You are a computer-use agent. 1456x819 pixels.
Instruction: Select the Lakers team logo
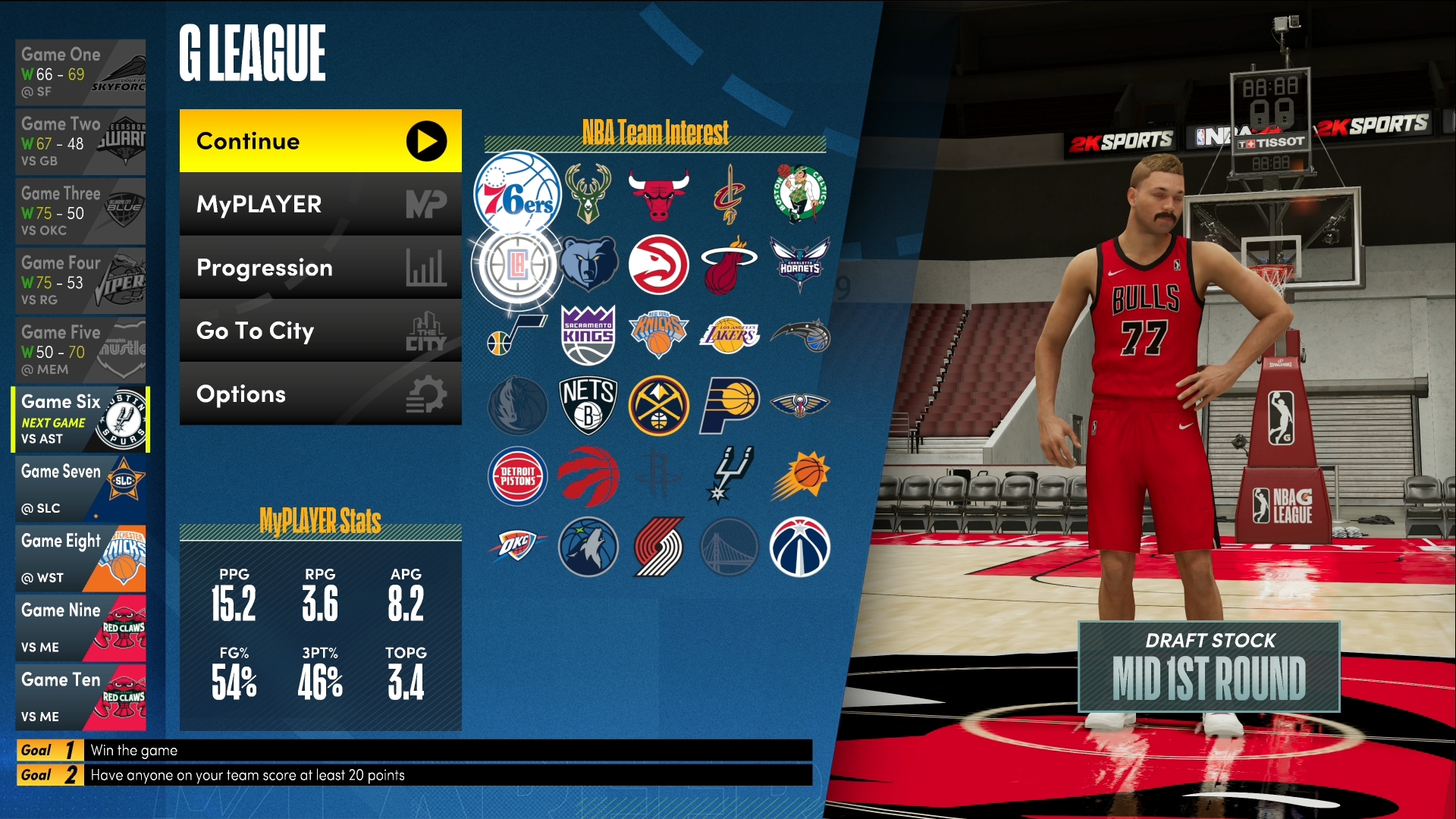[729, 335]
